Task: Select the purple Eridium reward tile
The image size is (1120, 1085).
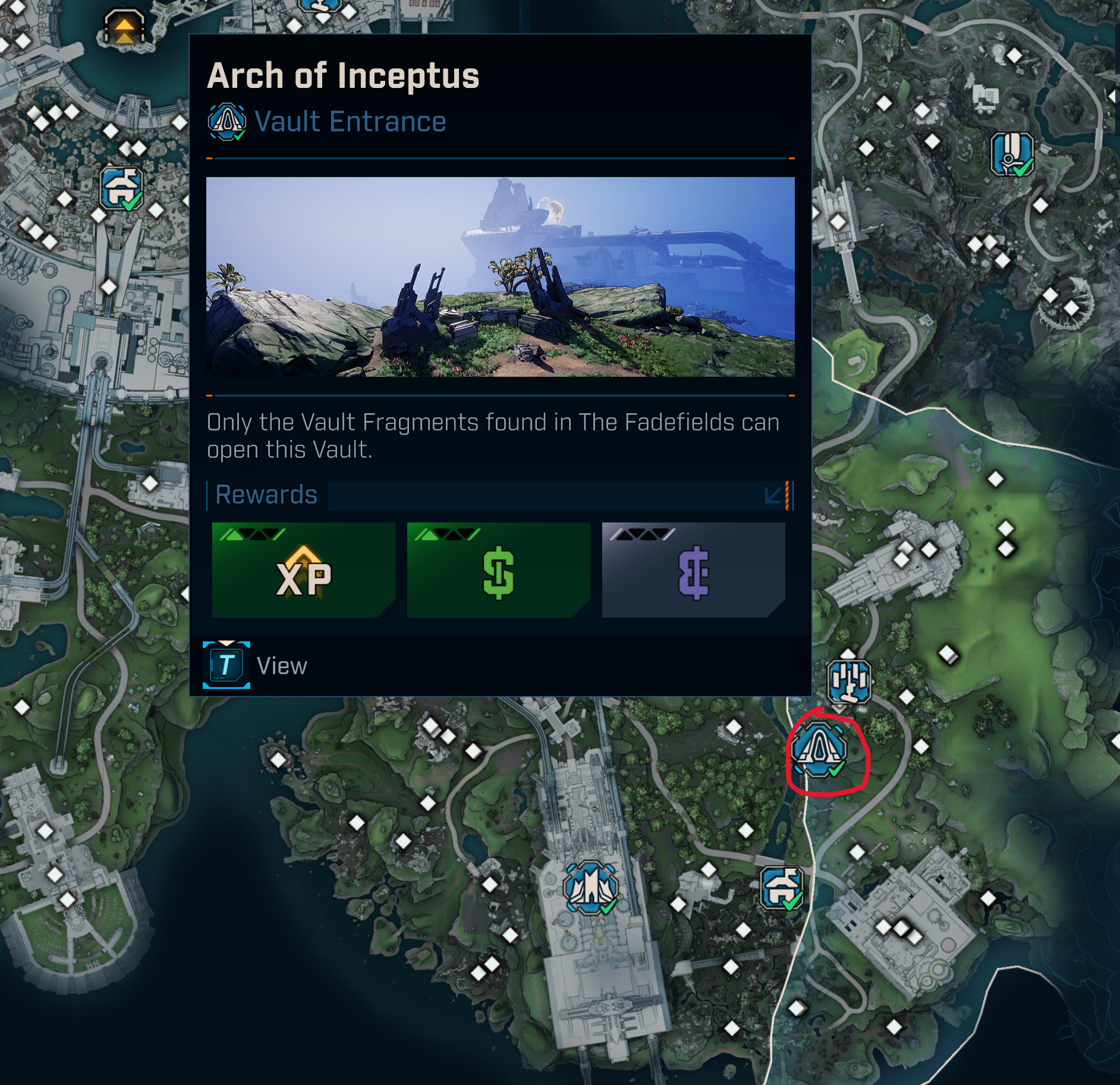Action: point(693,570)
